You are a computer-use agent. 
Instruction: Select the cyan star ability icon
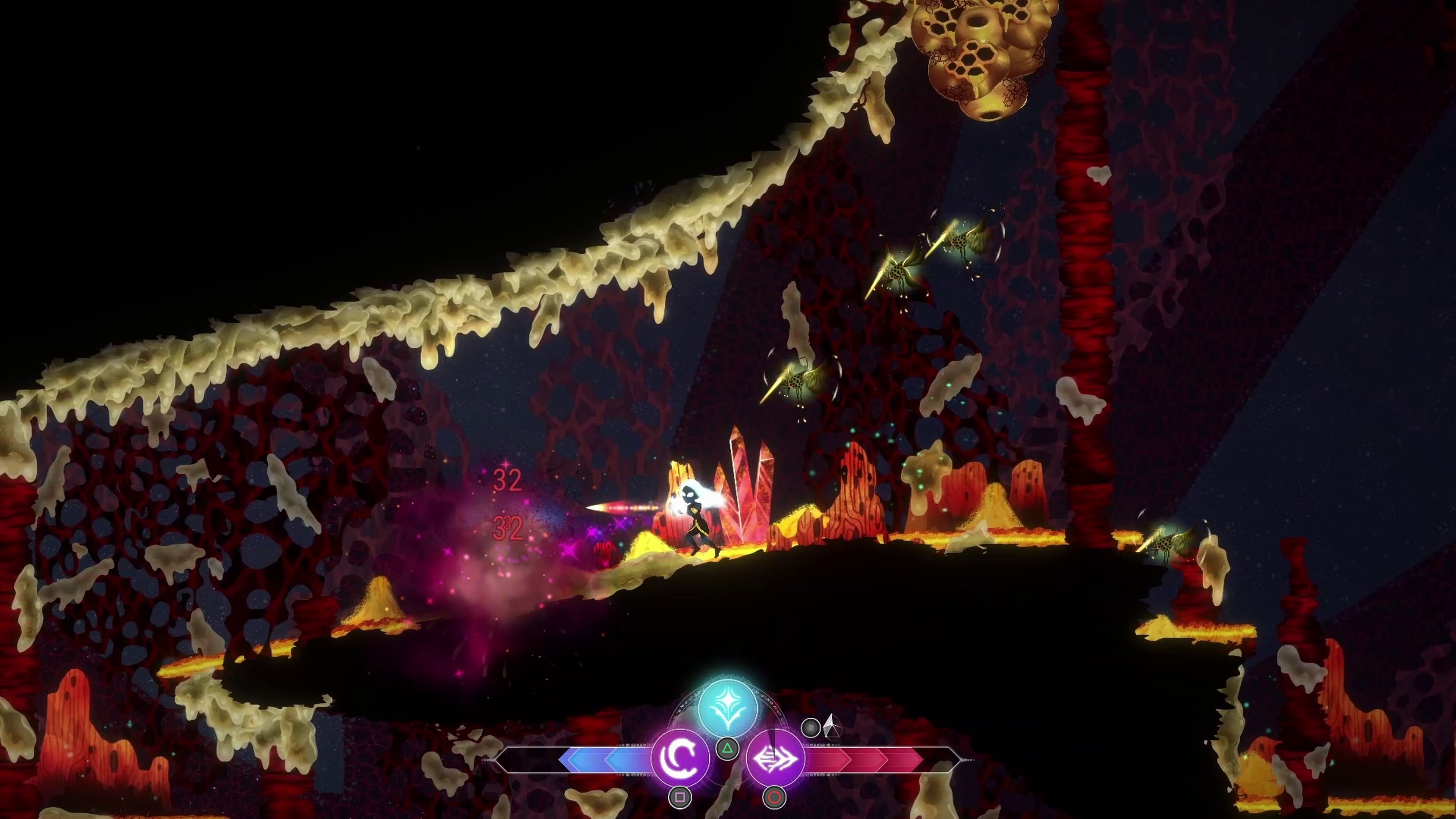tap(728, 706)
